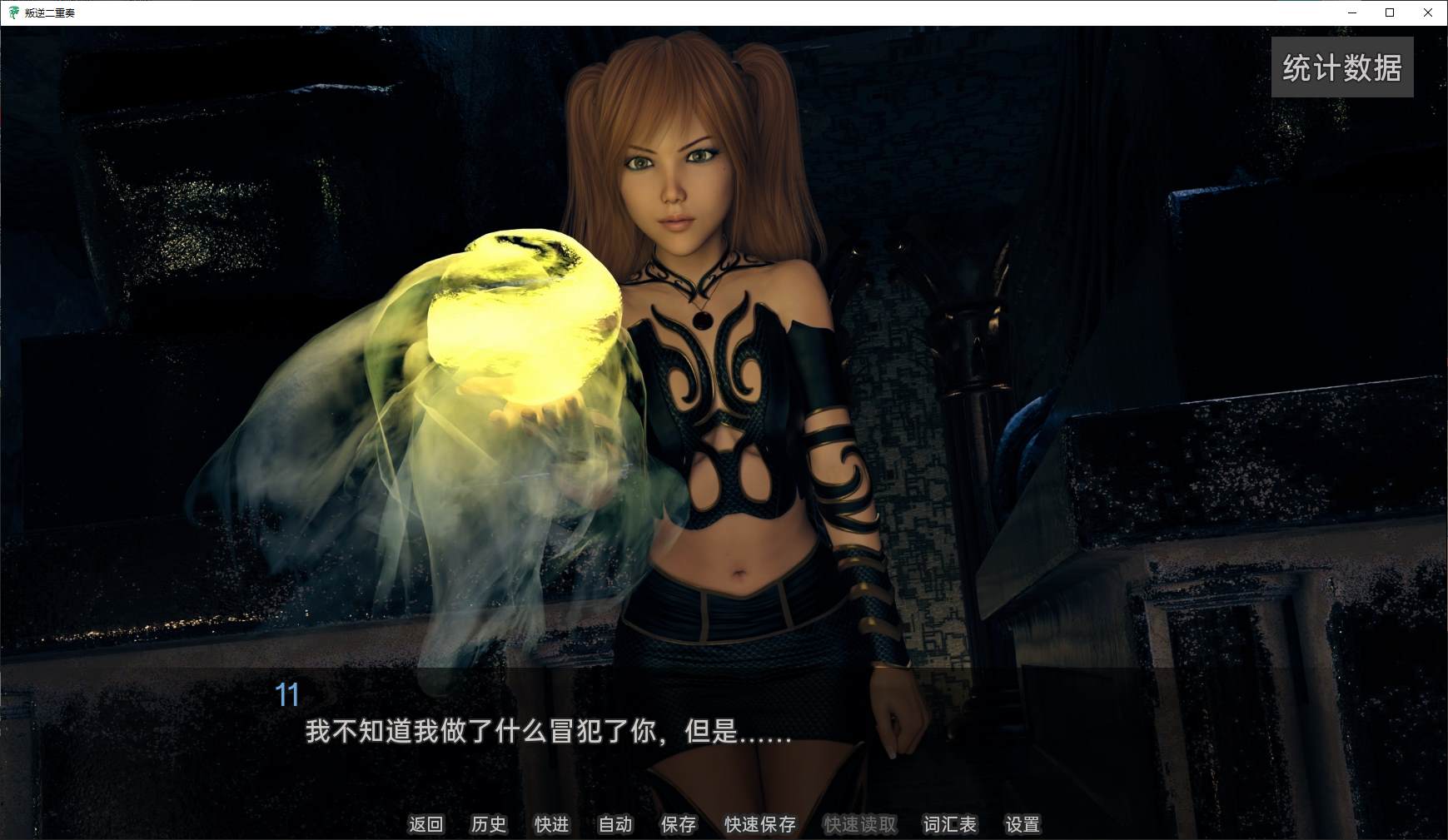
Task: Select 返回 to roll back dialogue
Action: pos(426,824)
